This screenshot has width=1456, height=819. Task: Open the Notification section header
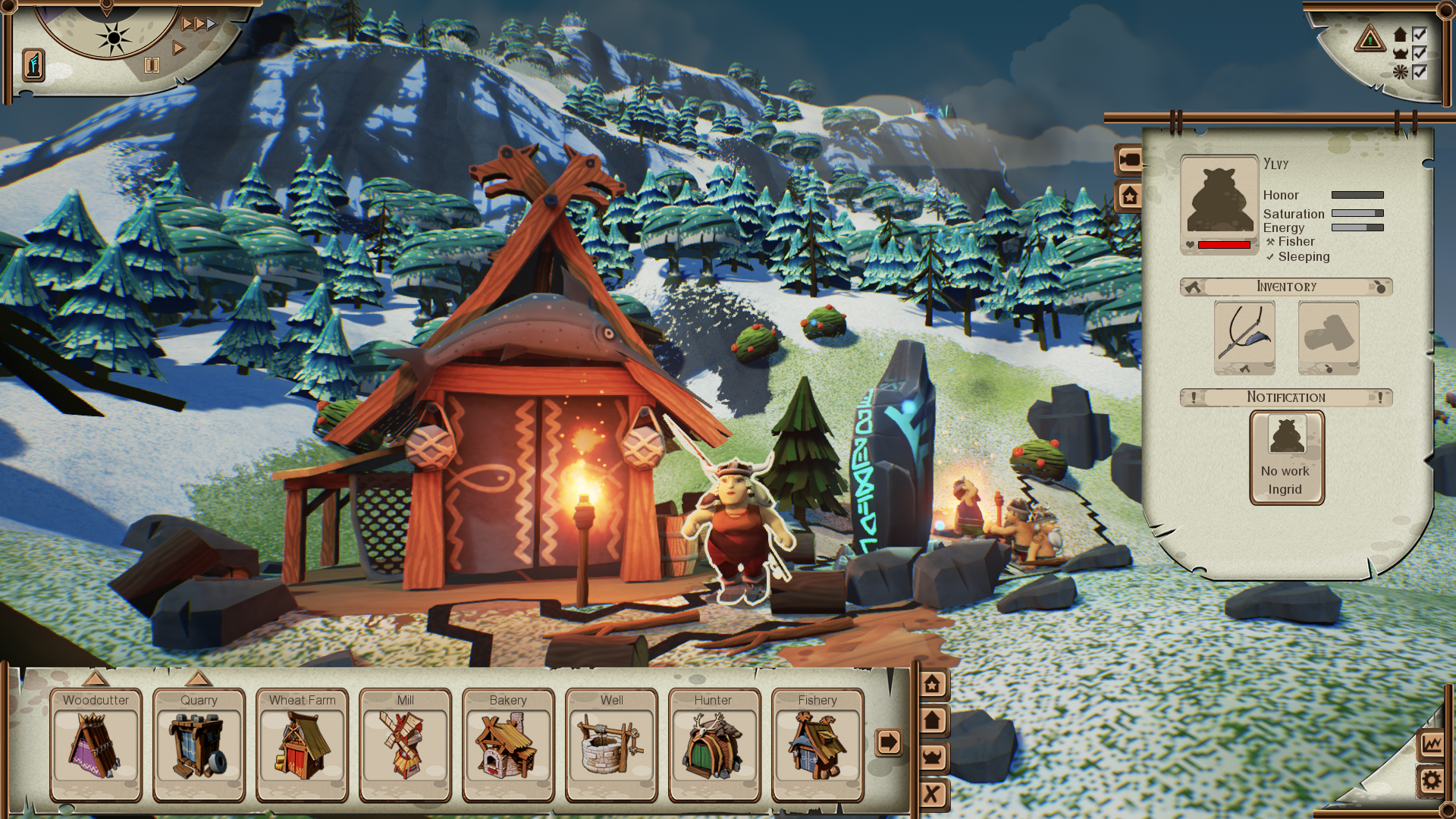pos(1287,397)
